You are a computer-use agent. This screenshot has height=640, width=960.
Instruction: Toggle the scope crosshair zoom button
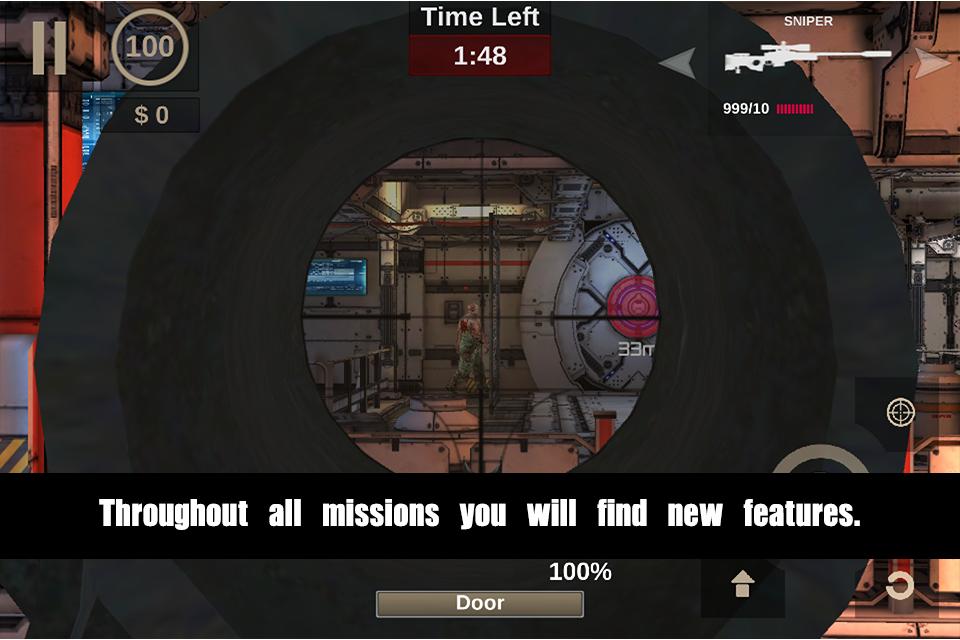click(x=900, y=411)
